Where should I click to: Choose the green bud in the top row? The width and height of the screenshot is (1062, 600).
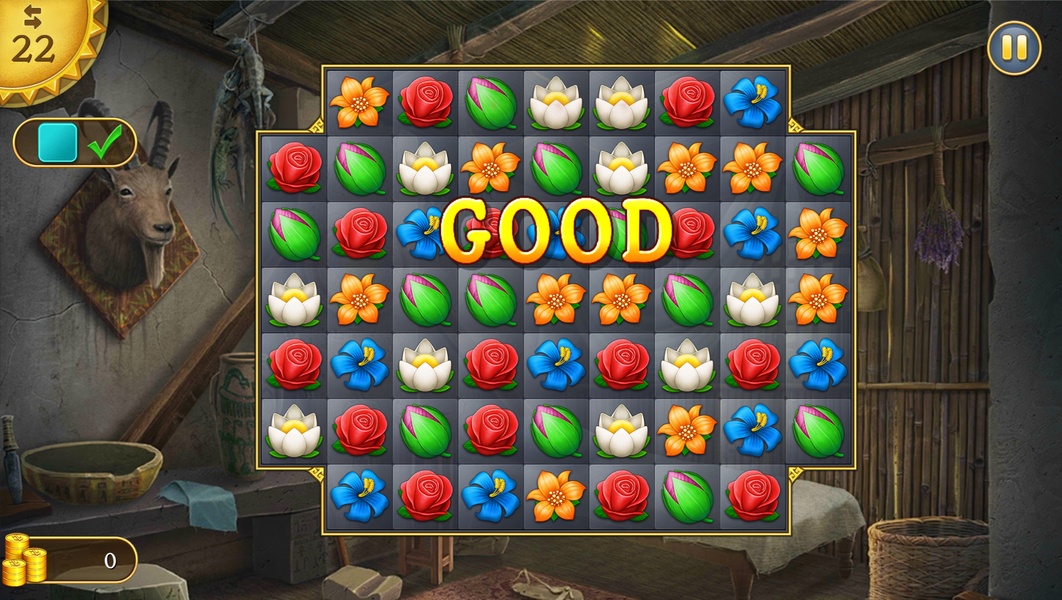(490, 102)
